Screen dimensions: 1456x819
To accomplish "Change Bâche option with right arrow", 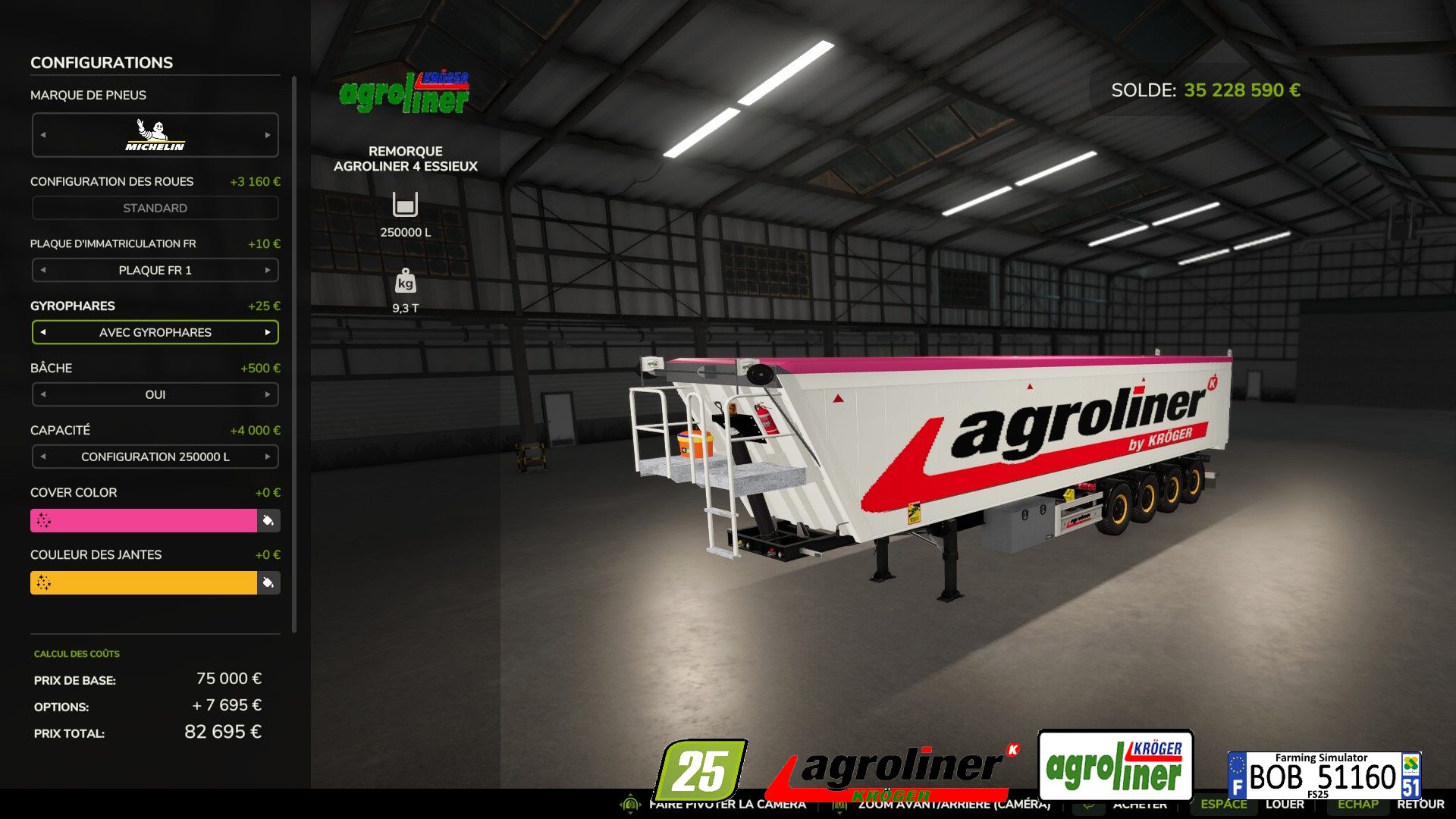I will click(268, 394).
